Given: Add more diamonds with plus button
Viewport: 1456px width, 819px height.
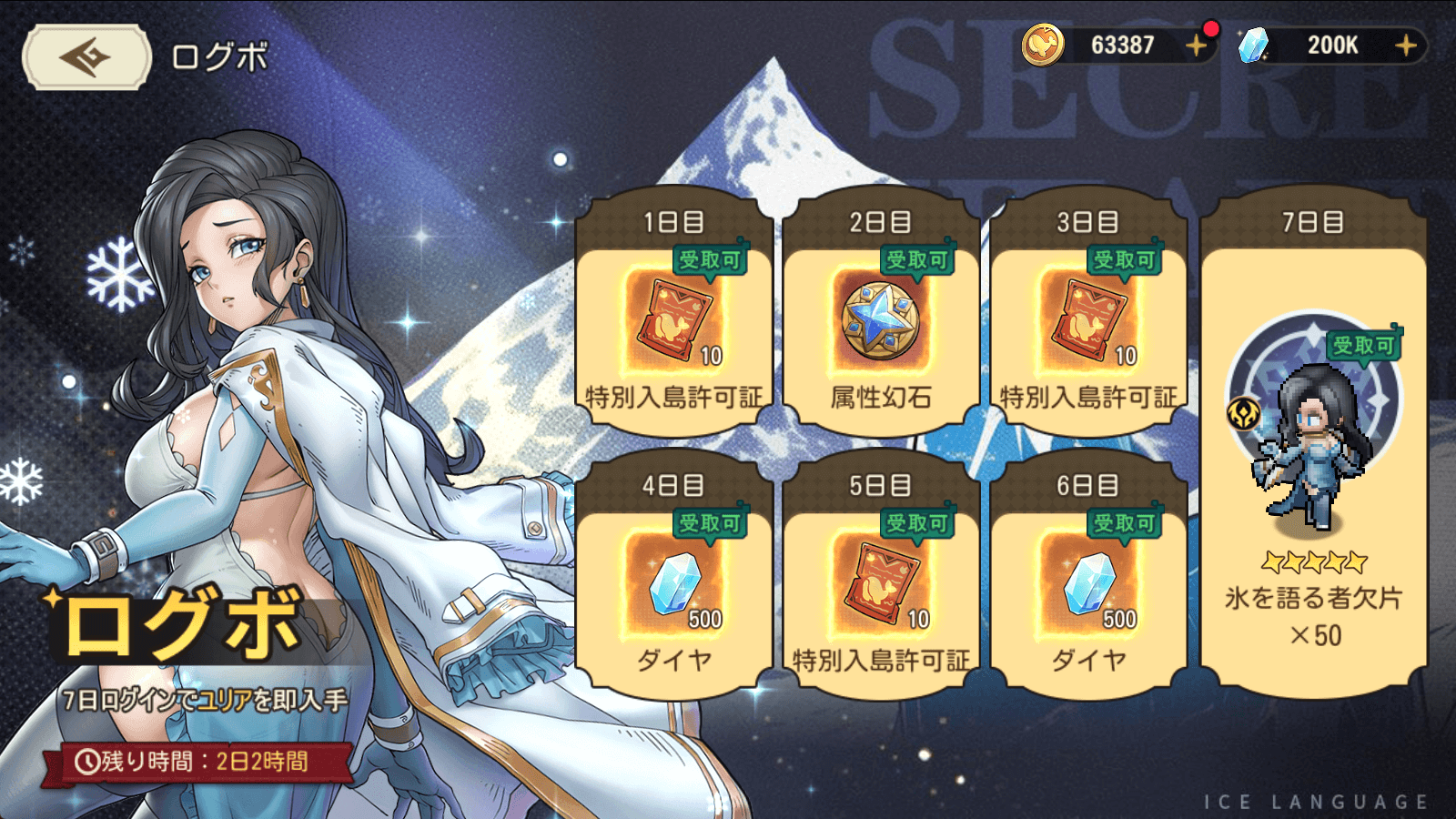Looking at the screenshot, I should pos(1405,45).
